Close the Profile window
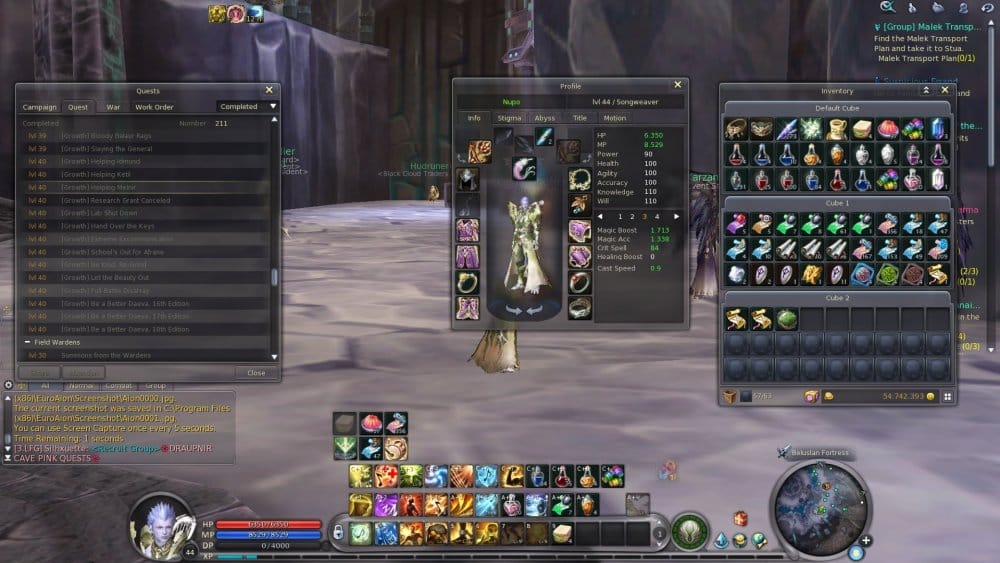The height and width of the screenshot is (563, 1000). pyautogui.click(x=677, y=86)
